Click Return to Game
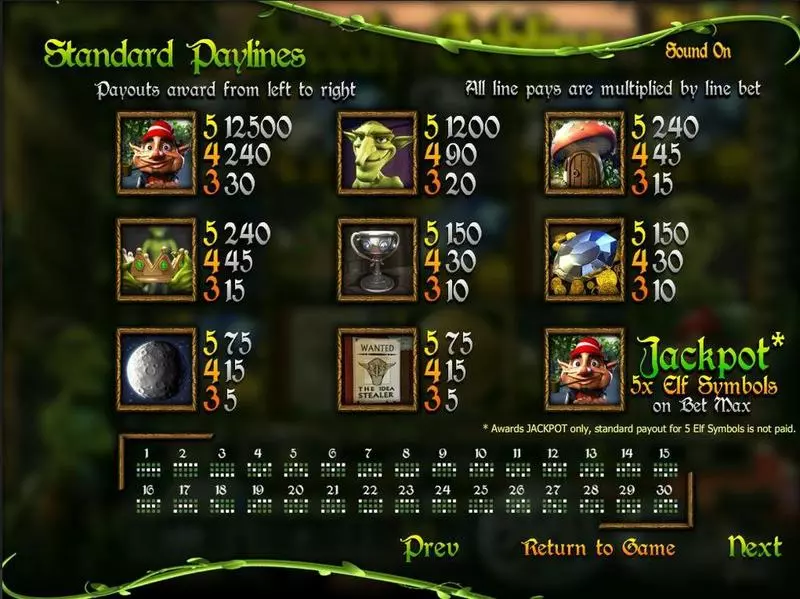The image size is (800, 599). (x=598, y=548)
